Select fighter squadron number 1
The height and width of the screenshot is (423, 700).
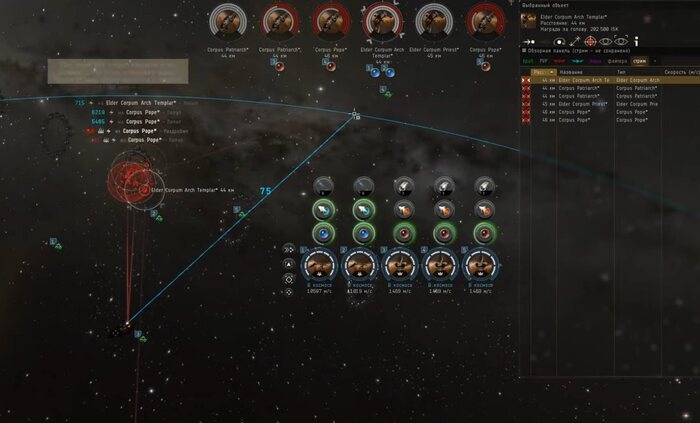321,265
